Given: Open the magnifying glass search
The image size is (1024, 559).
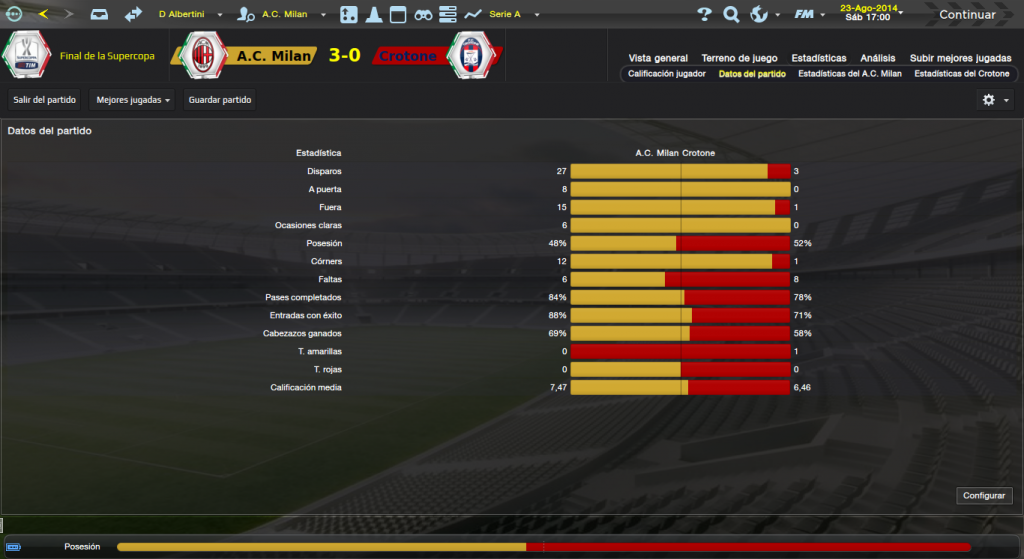Looking at the screenshot, I should point(731,15).
